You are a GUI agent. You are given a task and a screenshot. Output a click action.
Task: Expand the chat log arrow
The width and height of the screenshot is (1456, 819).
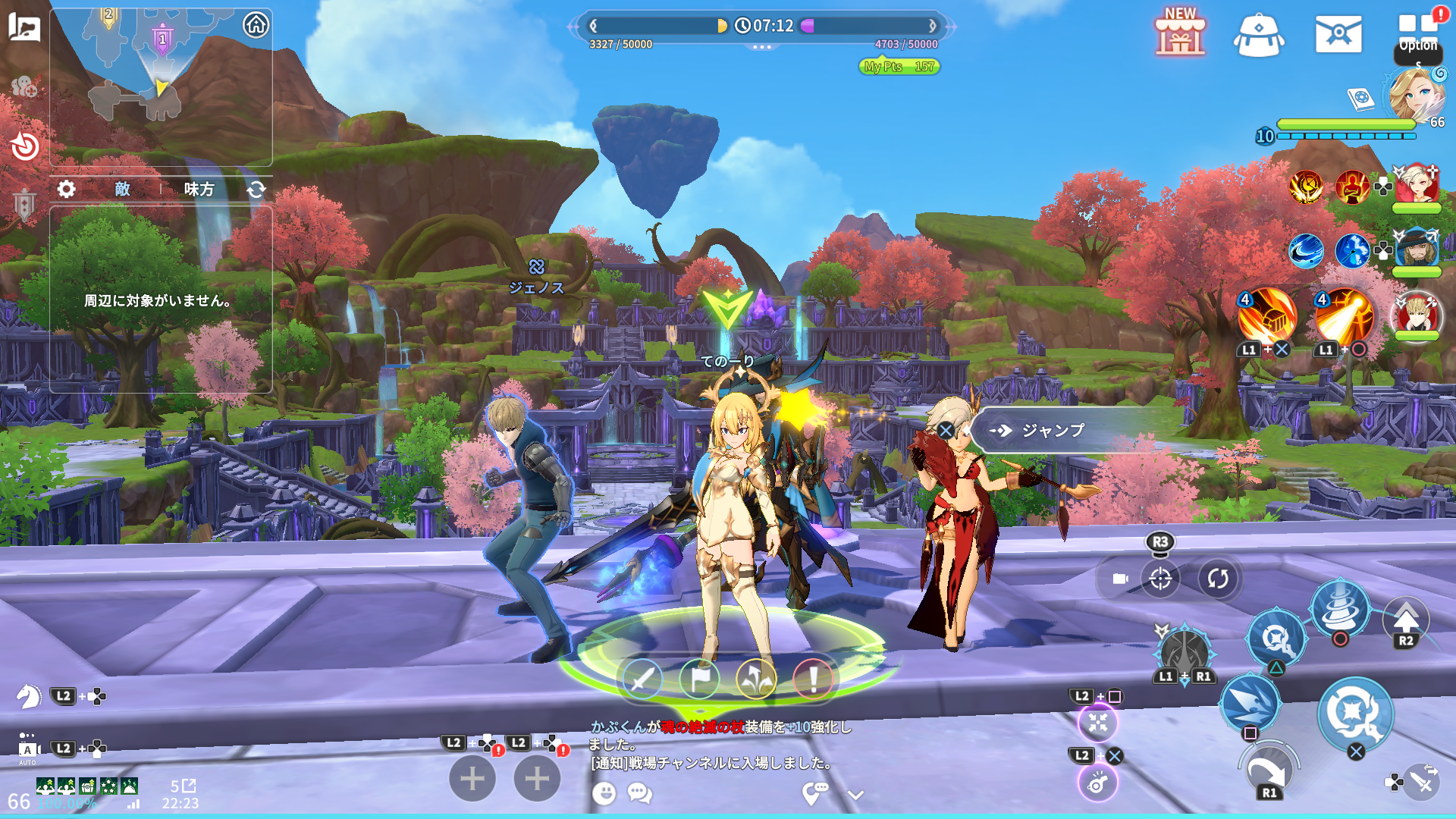tap(855, 795)
